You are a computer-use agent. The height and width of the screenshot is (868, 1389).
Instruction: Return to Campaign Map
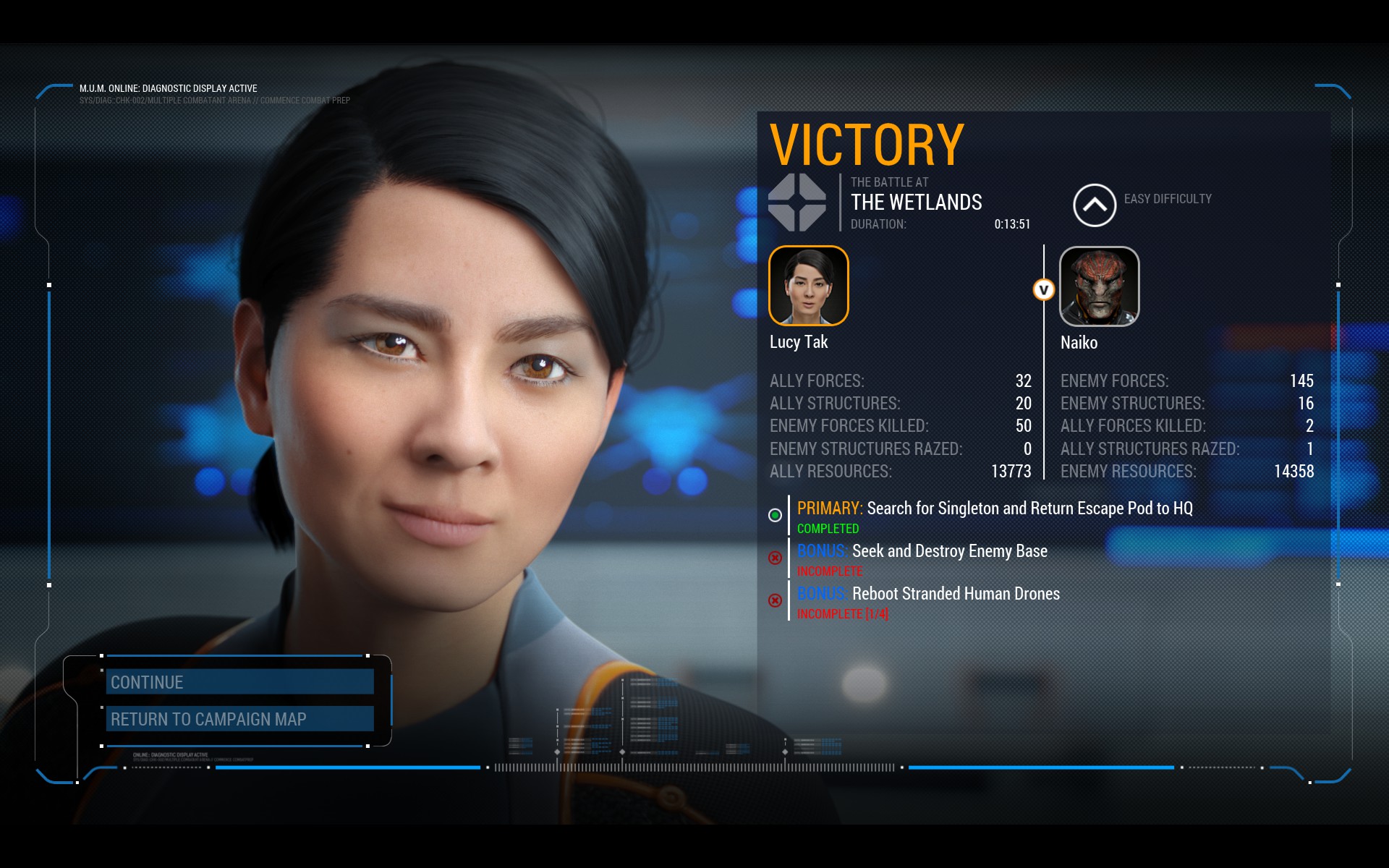(239, 719)
